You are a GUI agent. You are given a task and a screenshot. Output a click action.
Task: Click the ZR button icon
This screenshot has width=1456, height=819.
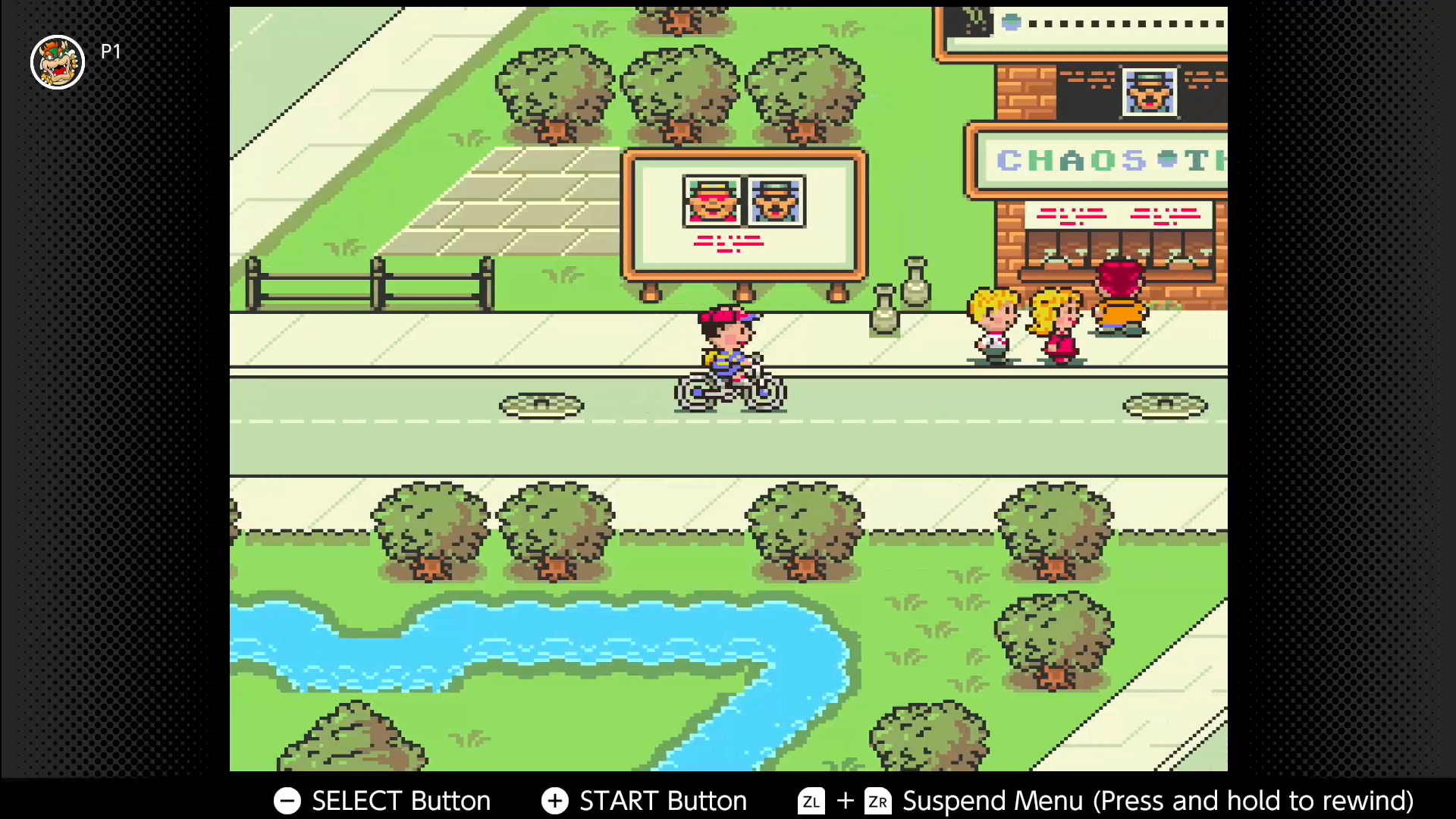pyautogui.click(x=878, y=801)
